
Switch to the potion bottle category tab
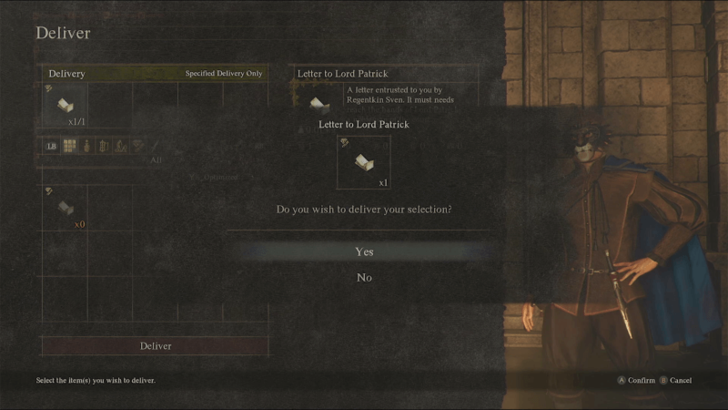pos(87,146)
